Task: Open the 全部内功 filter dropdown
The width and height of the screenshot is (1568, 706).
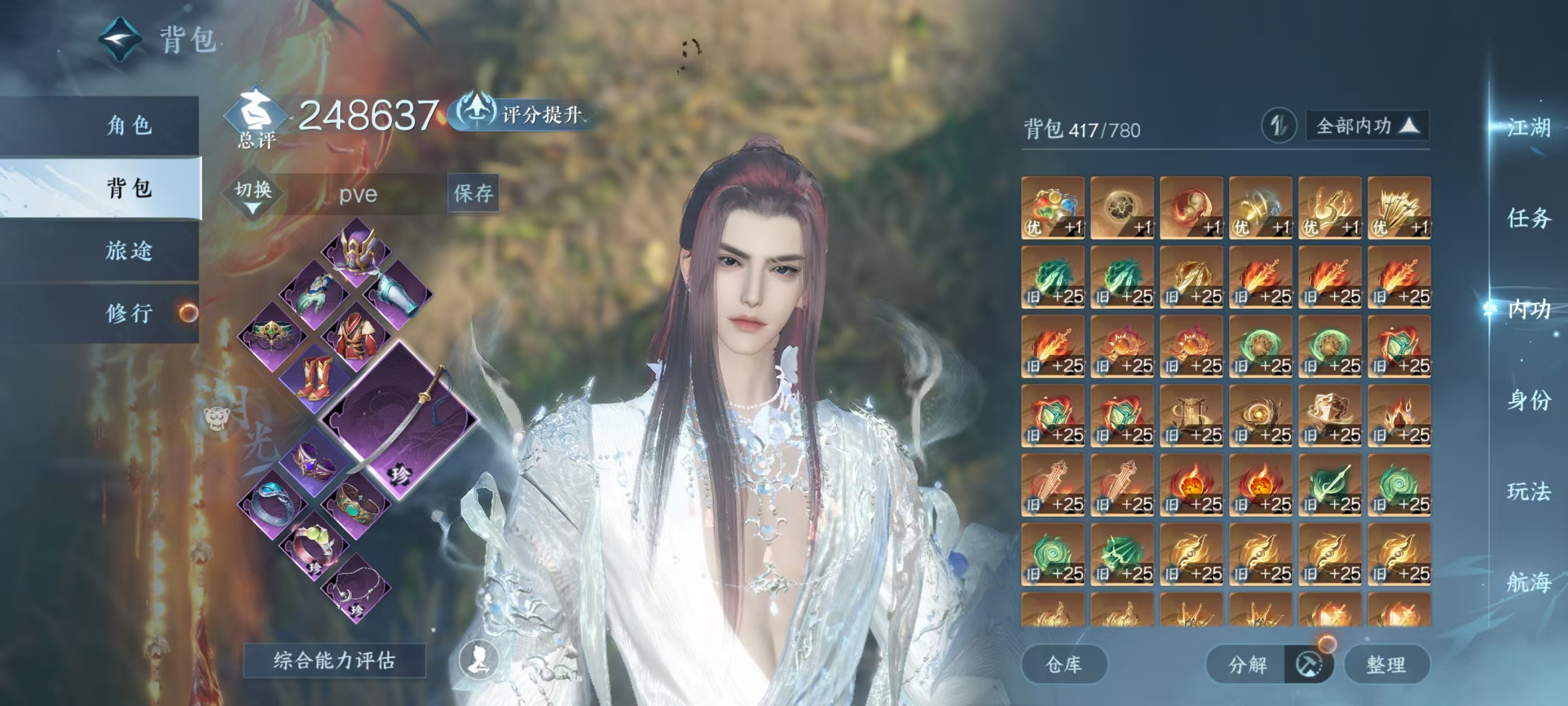Action: click(1366, 126)
